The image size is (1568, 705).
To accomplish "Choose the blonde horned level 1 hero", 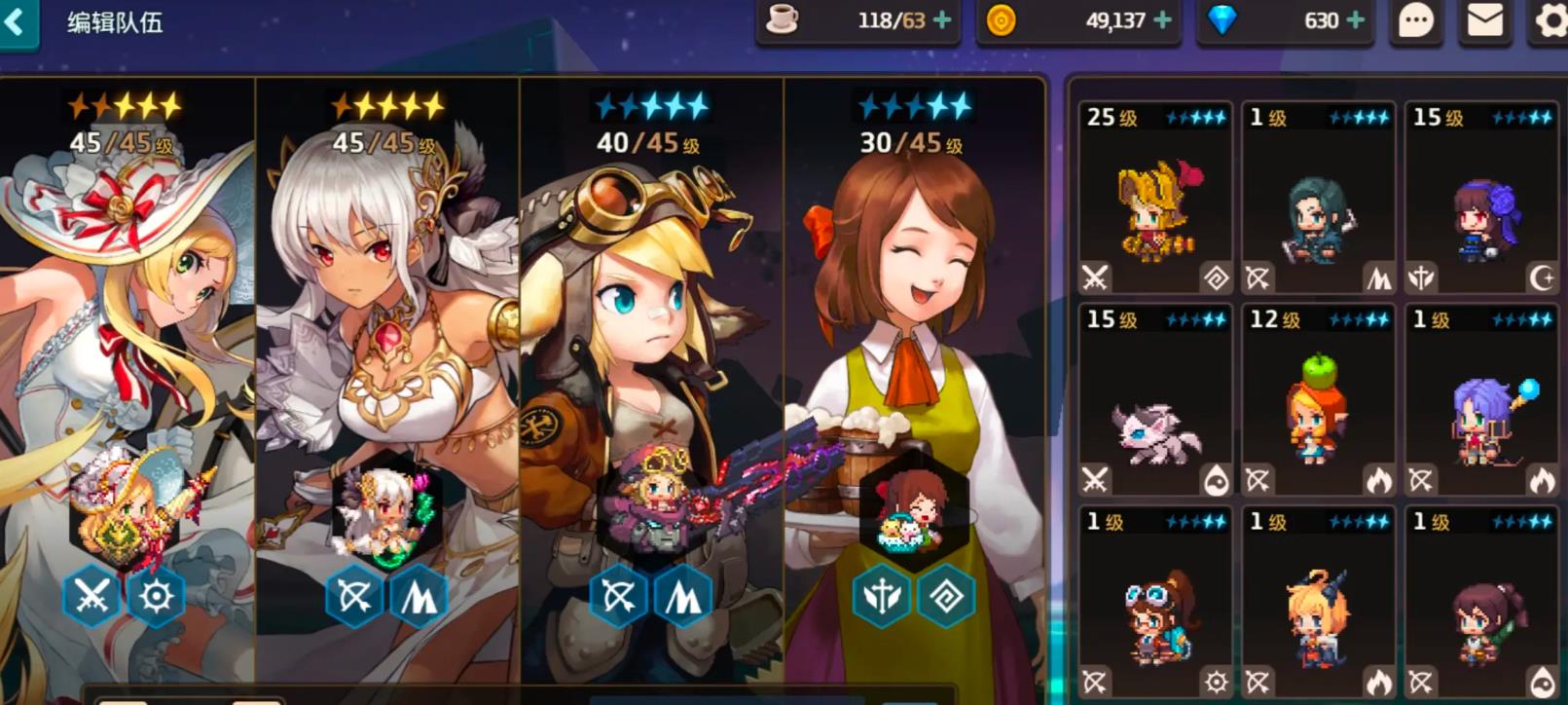I will 1318,604.
